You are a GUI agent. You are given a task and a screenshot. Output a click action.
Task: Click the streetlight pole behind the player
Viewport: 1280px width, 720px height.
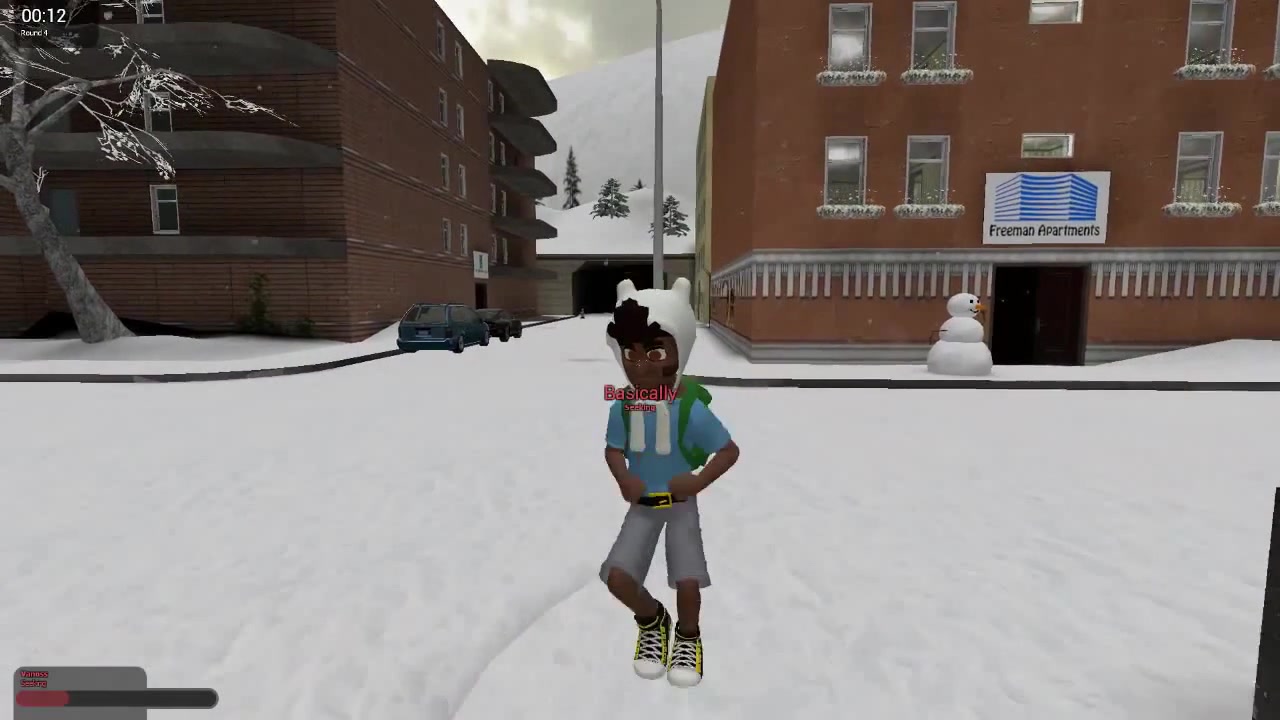660,150
